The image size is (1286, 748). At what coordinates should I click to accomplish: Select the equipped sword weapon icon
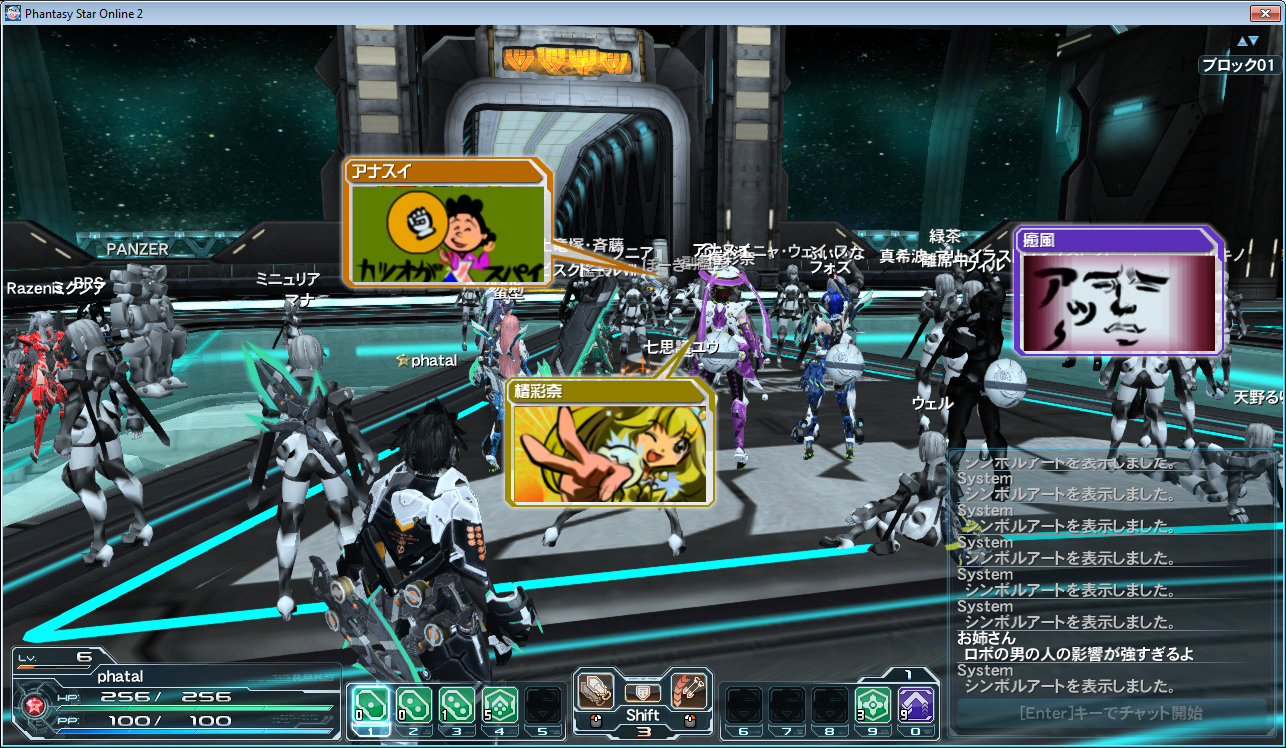[597, 690]
